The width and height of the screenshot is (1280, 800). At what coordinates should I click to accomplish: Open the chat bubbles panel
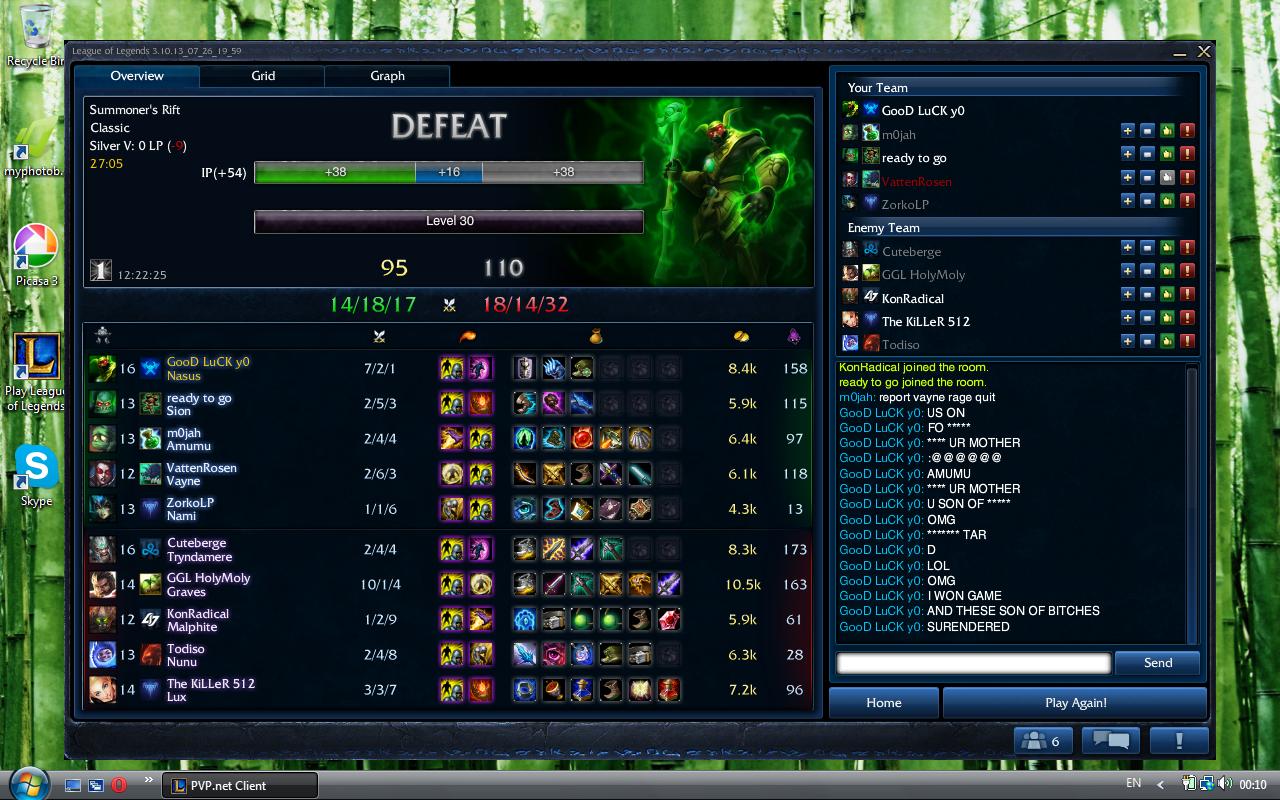coord(1111,741)
